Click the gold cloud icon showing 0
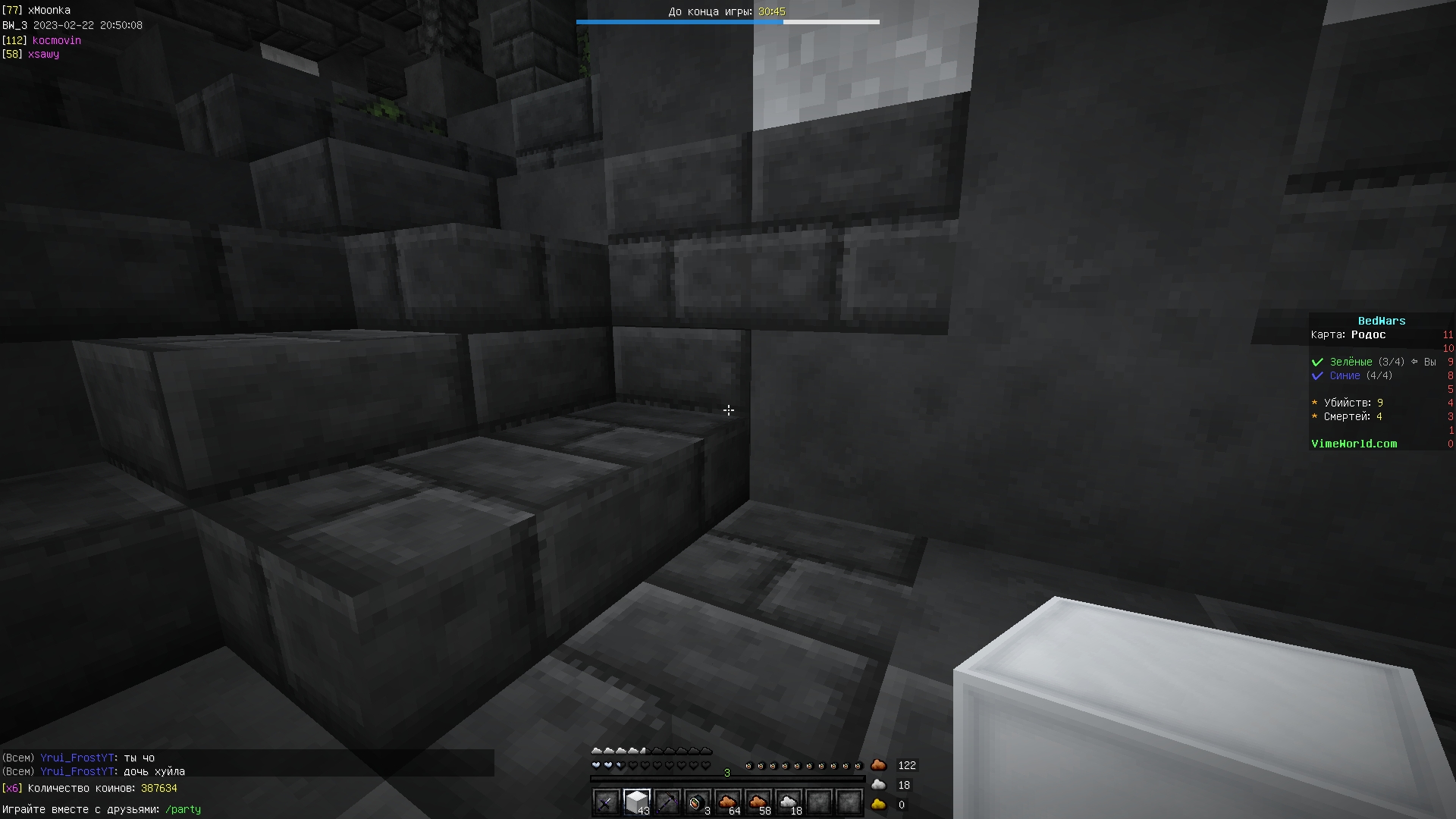The height and width of the screenshot is (819, 1456). pos(880,805)
